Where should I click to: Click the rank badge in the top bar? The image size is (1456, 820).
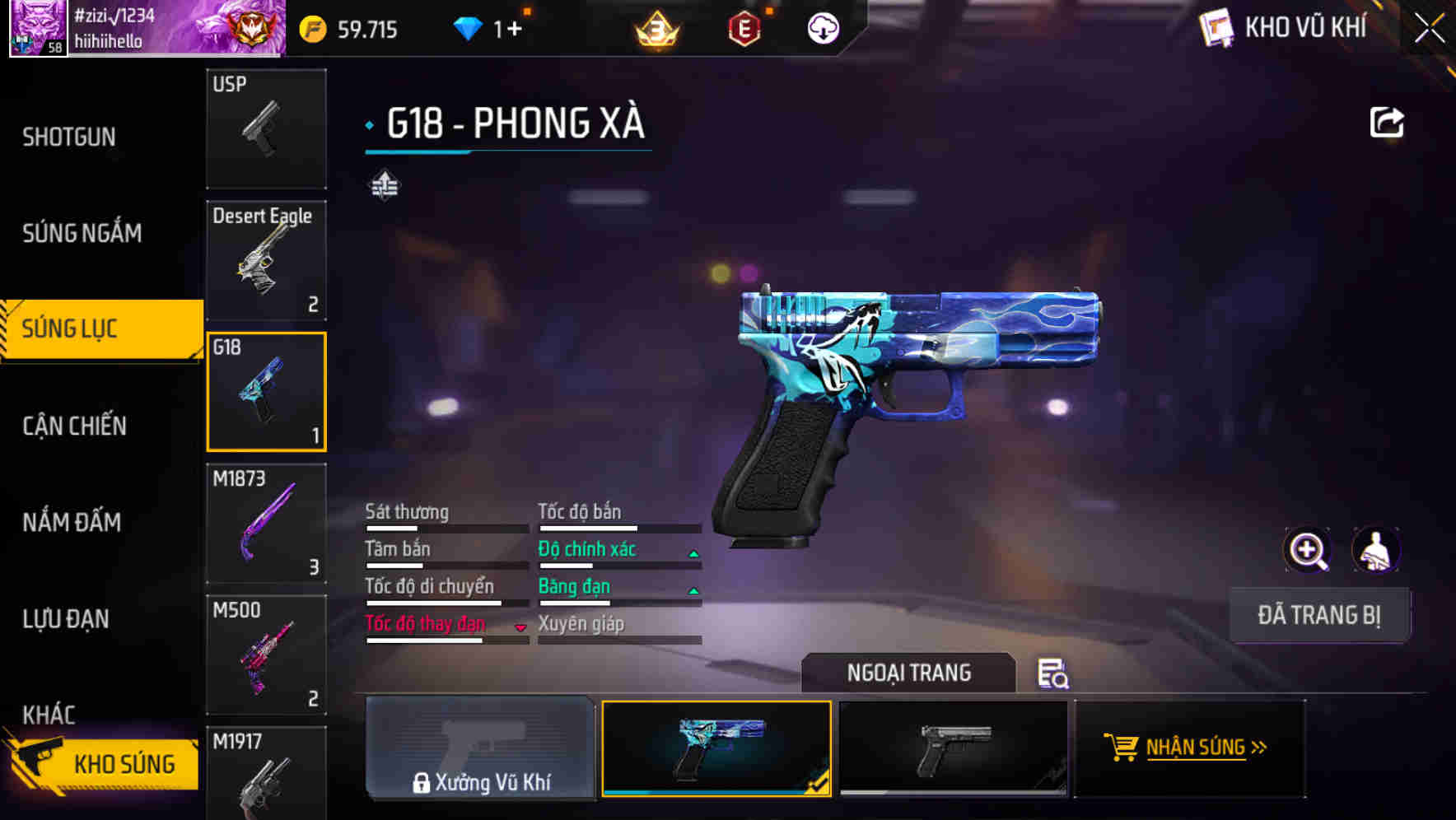[x=656, y=28]
